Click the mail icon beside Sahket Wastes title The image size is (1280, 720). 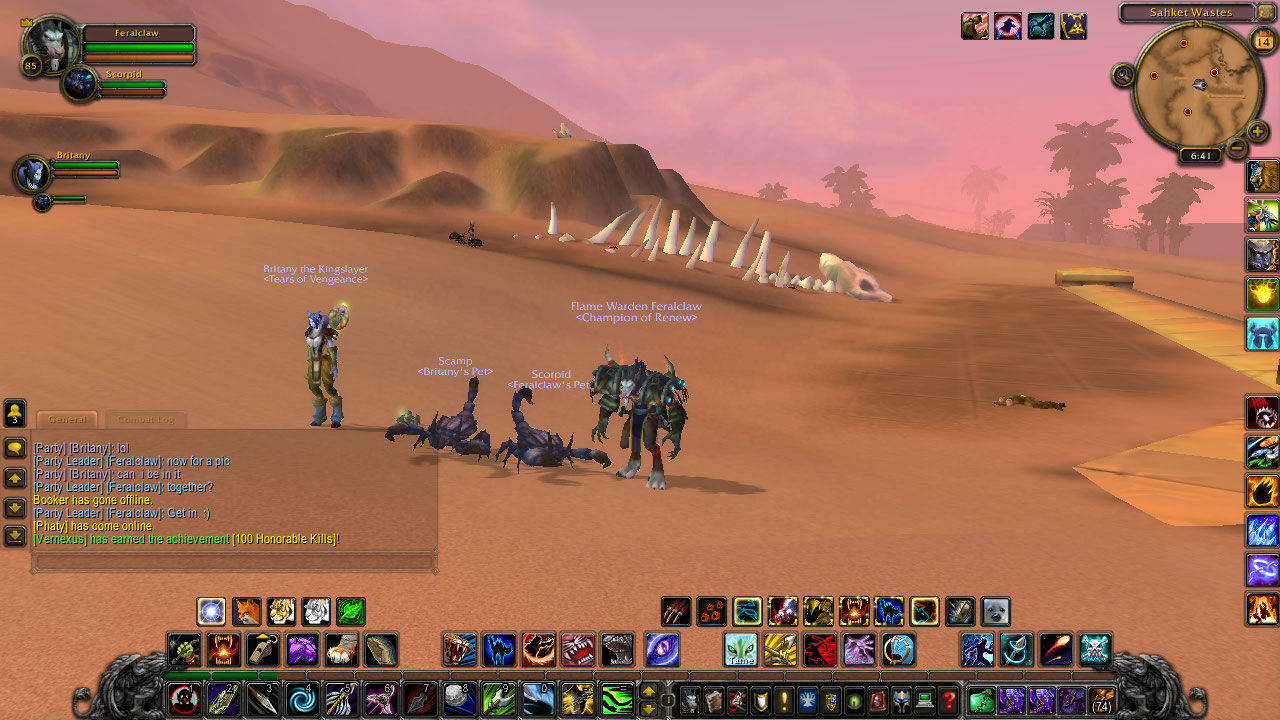point(1265,12)
